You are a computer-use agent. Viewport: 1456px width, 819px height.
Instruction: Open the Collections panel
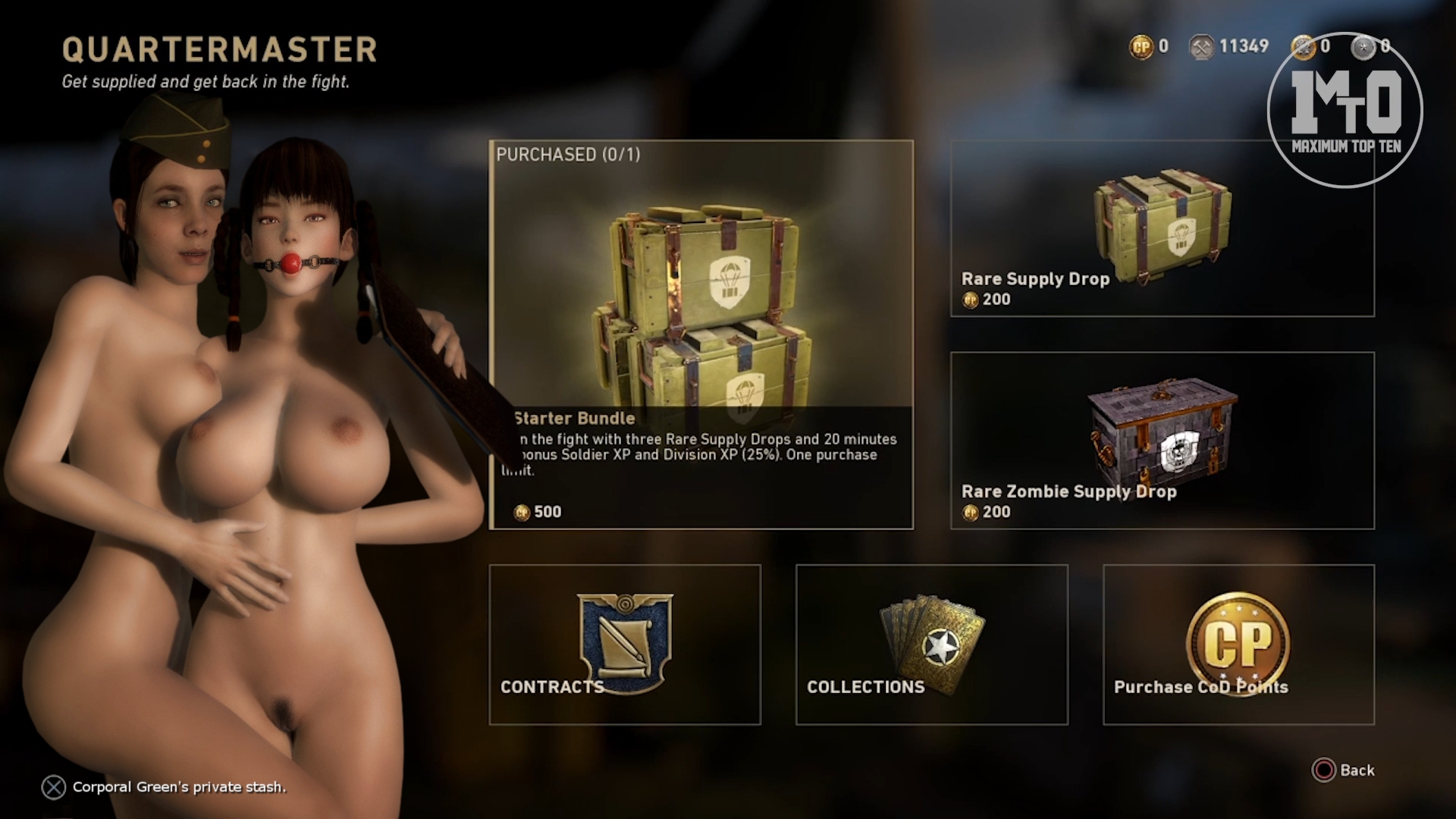pos(931,645)
